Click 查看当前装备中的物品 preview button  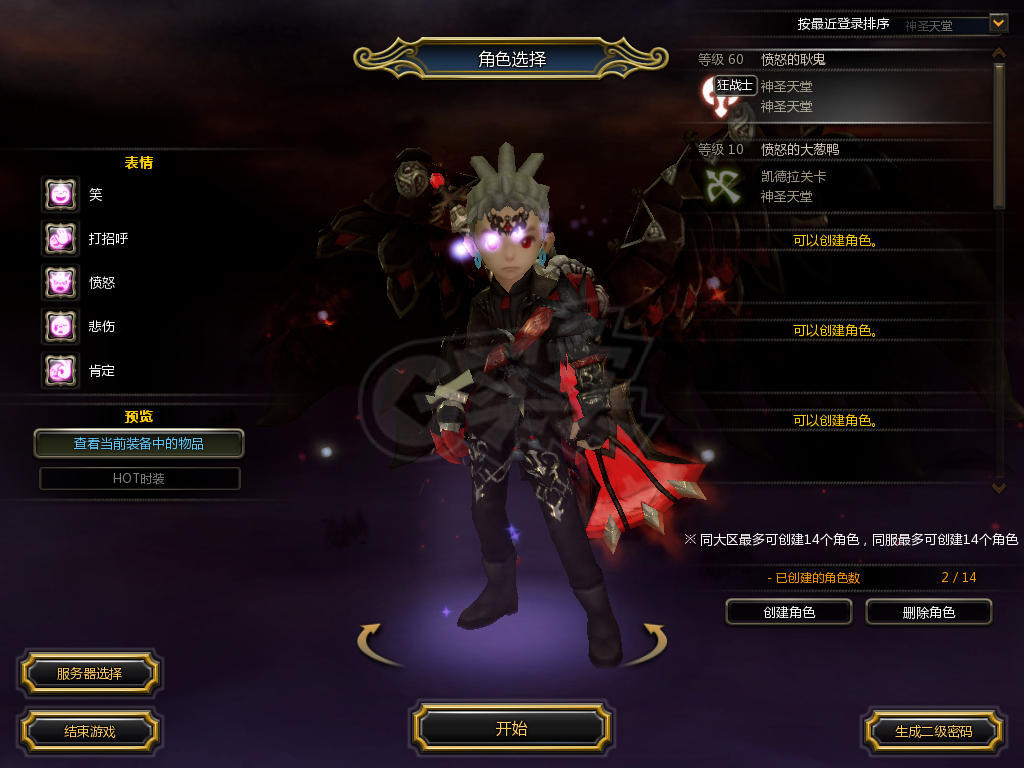139,443
